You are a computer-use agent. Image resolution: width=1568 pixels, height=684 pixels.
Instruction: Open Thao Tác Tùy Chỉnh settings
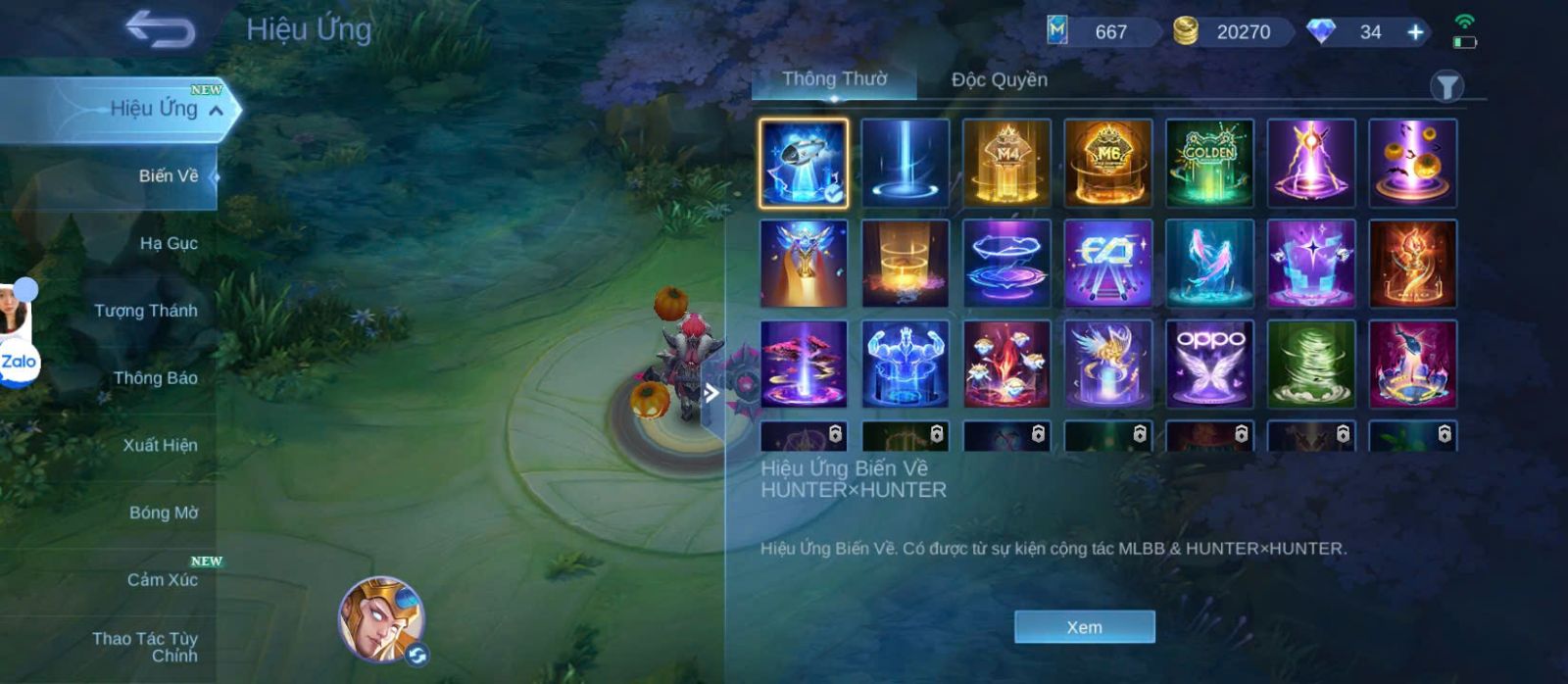pos(145,647)
